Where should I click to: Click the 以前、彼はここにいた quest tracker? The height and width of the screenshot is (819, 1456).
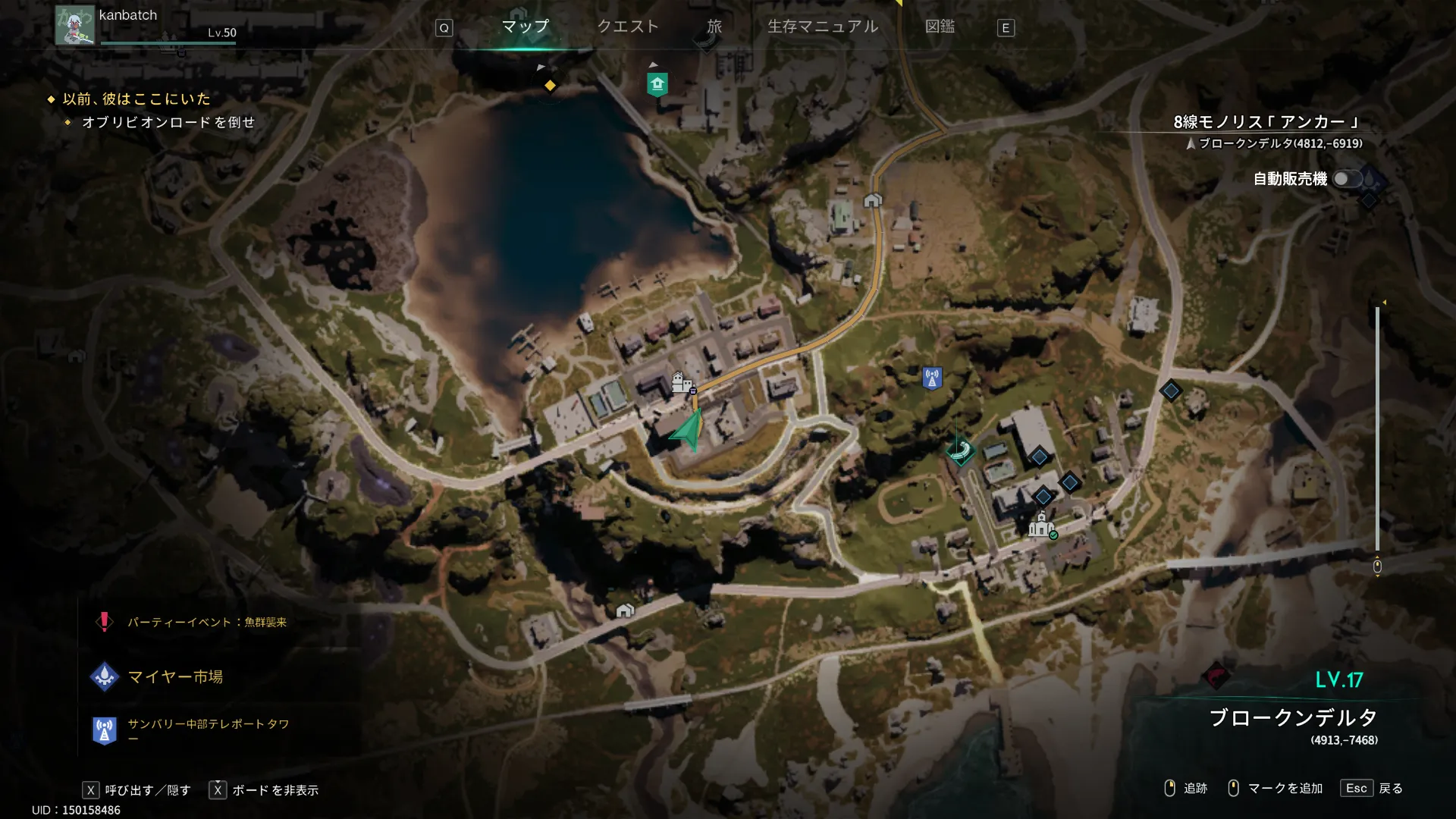(x=136, y=99)
